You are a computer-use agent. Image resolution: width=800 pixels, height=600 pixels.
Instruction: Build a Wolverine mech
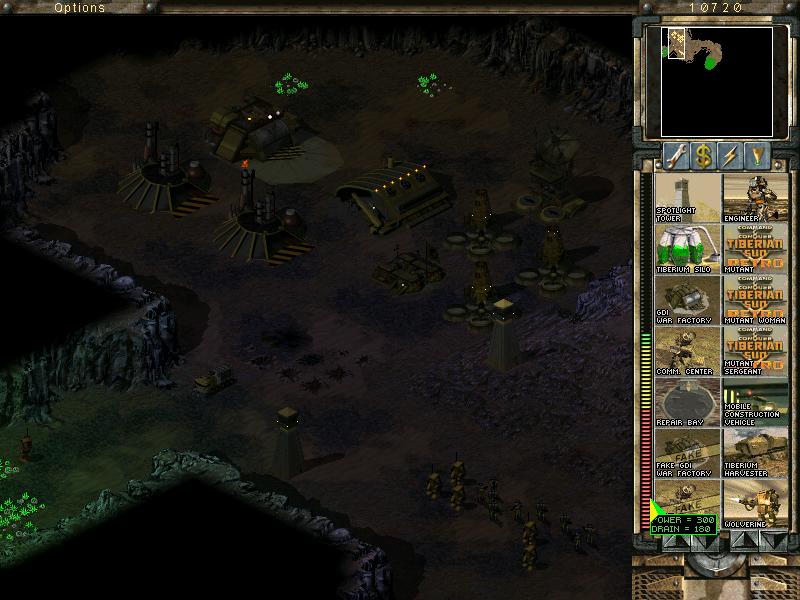[755, 505]
